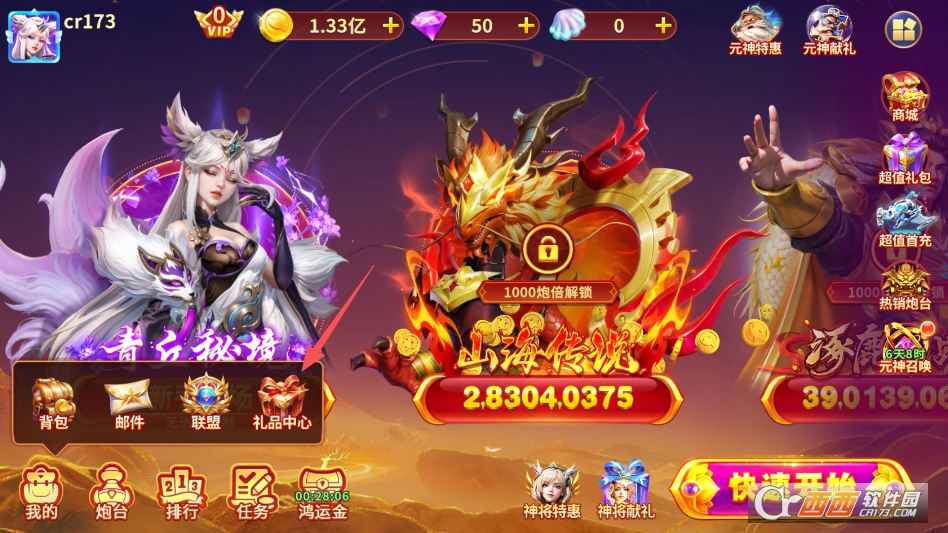Open the 礼品中心 gift center
Image resolution: width=948 pixels, height=533 pixels.
(x=282, y=403)
